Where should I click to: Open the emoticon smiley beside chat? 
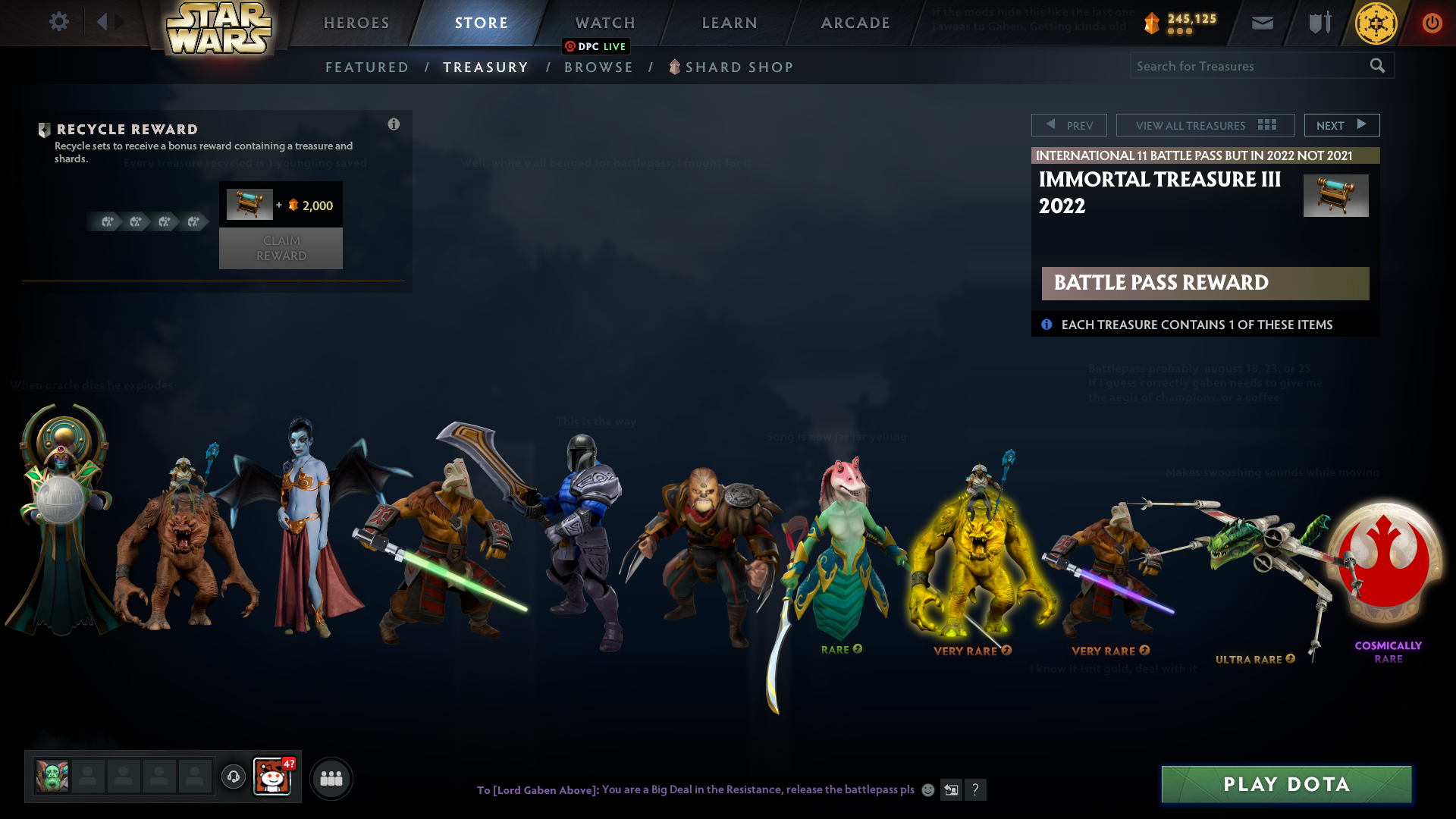pos(927,790)
